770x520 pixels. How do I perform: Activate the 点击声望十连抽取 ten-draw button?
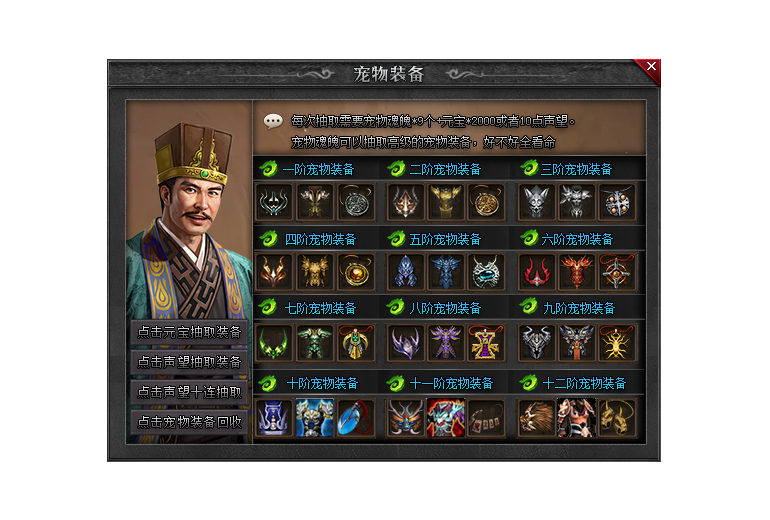coord(190,392)
